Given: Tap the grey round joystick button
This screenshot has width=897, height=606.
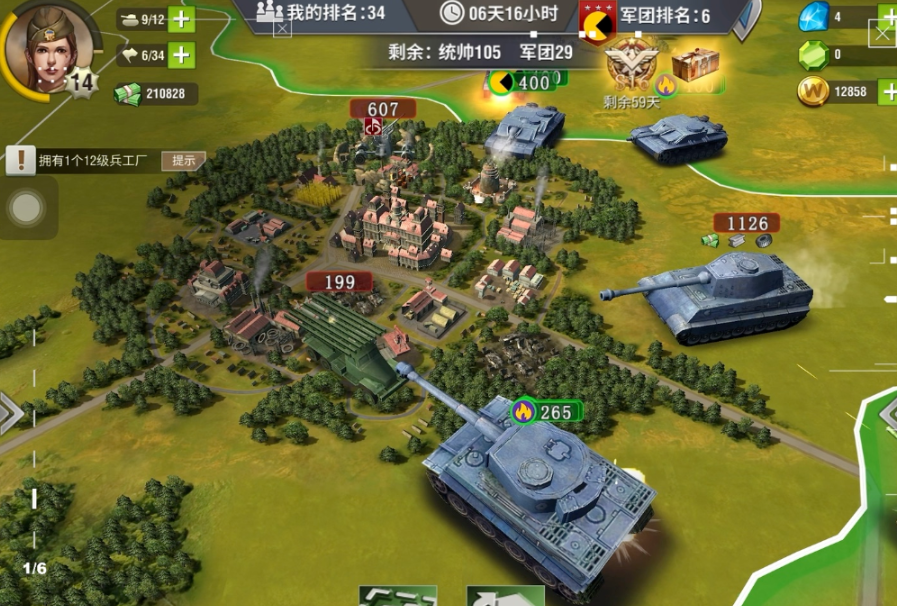Looking at the screenshot, I should coord(26,208).
